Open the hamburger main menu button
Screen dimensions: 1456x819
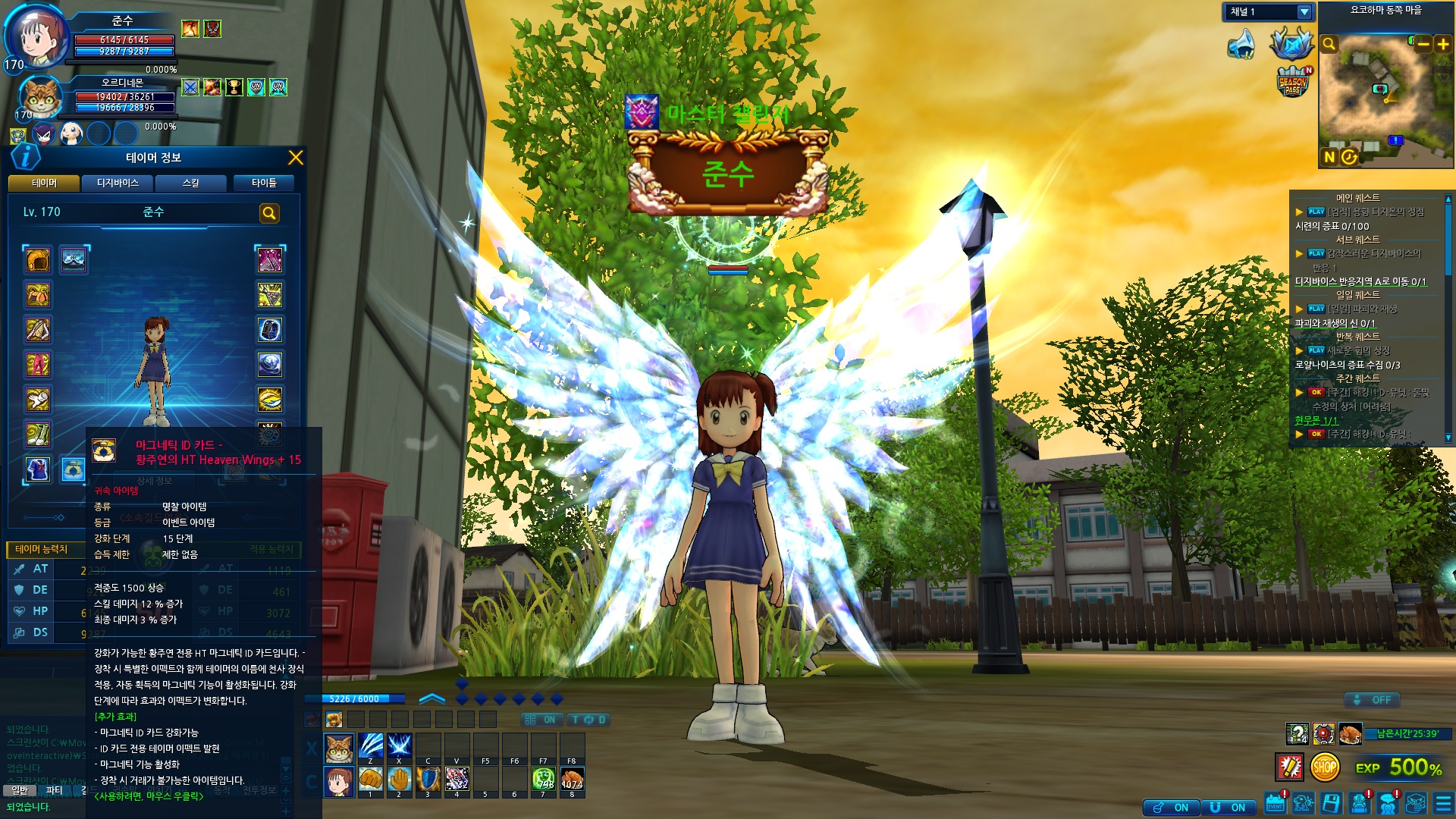tap(1443, 803)
